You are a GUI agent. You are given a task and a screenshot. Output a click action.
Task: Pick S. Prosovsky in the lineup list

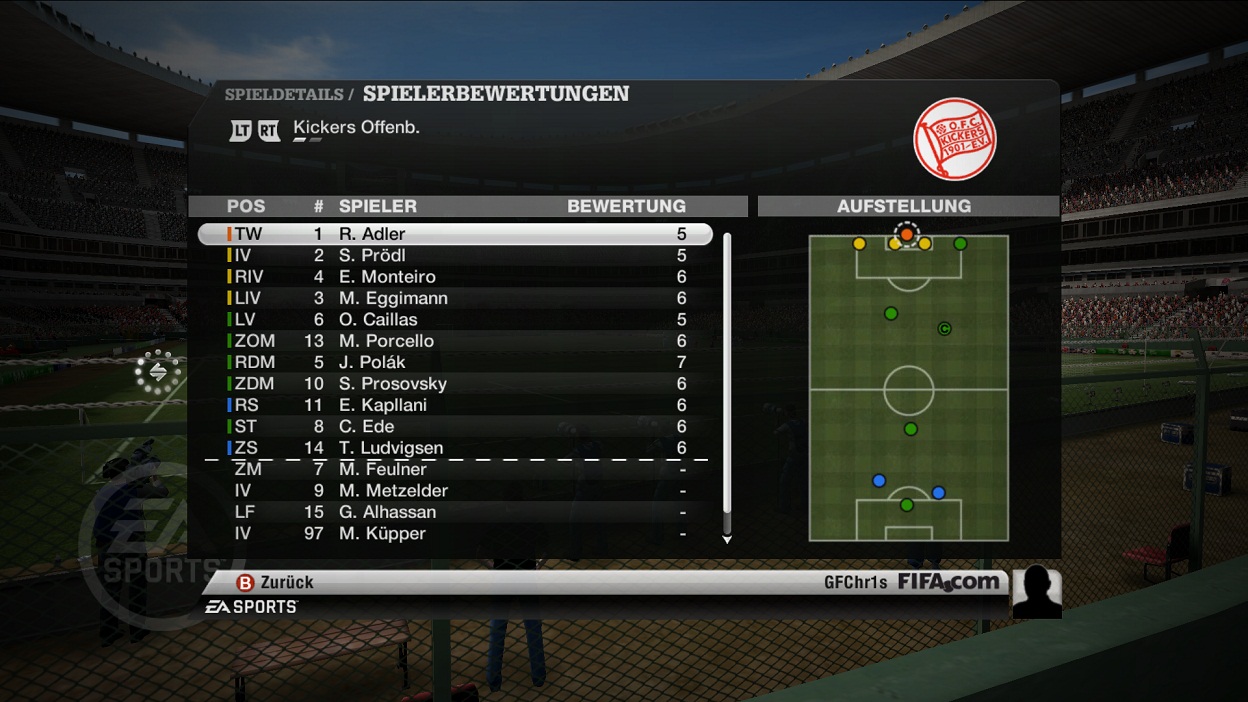[x=455, y=384]
